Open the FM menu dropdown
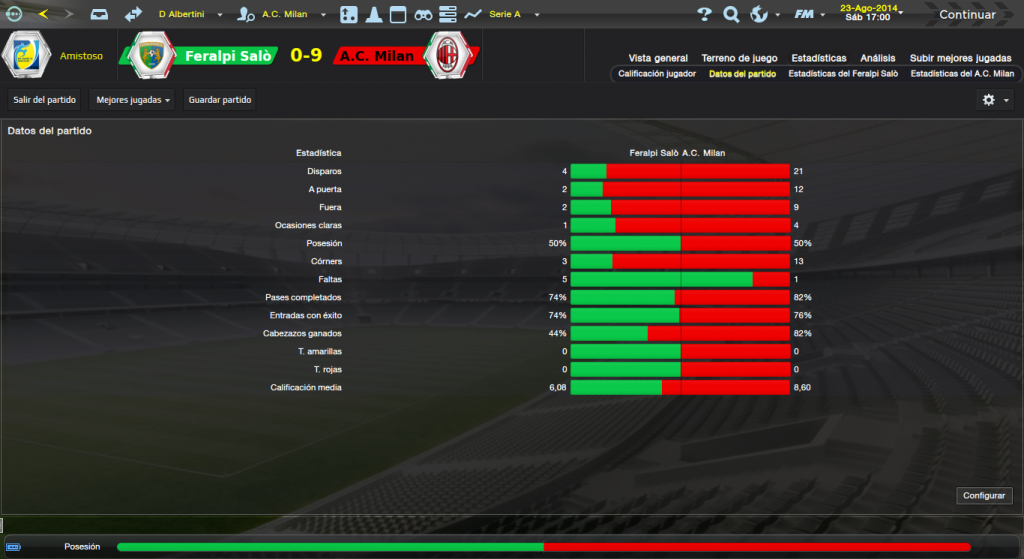Viewport: 1024px width, 559px height. click(x=808, y=15)
